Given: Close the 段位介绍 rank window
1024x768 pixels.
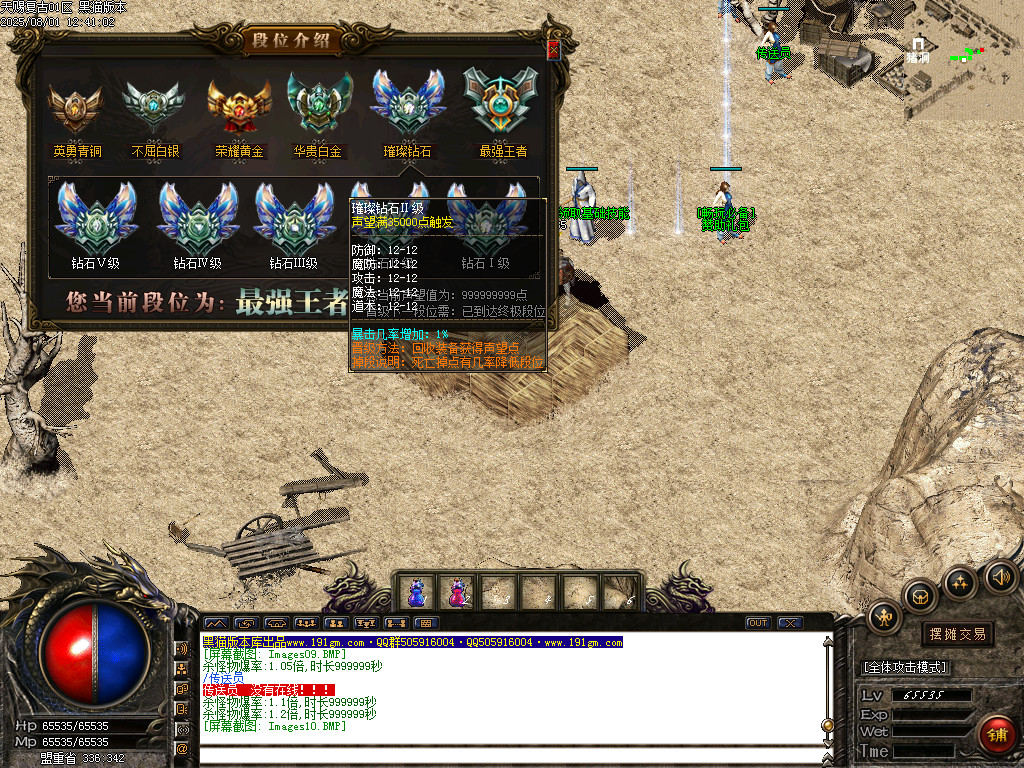Looking at the screenshot, I should coord(553,50).
